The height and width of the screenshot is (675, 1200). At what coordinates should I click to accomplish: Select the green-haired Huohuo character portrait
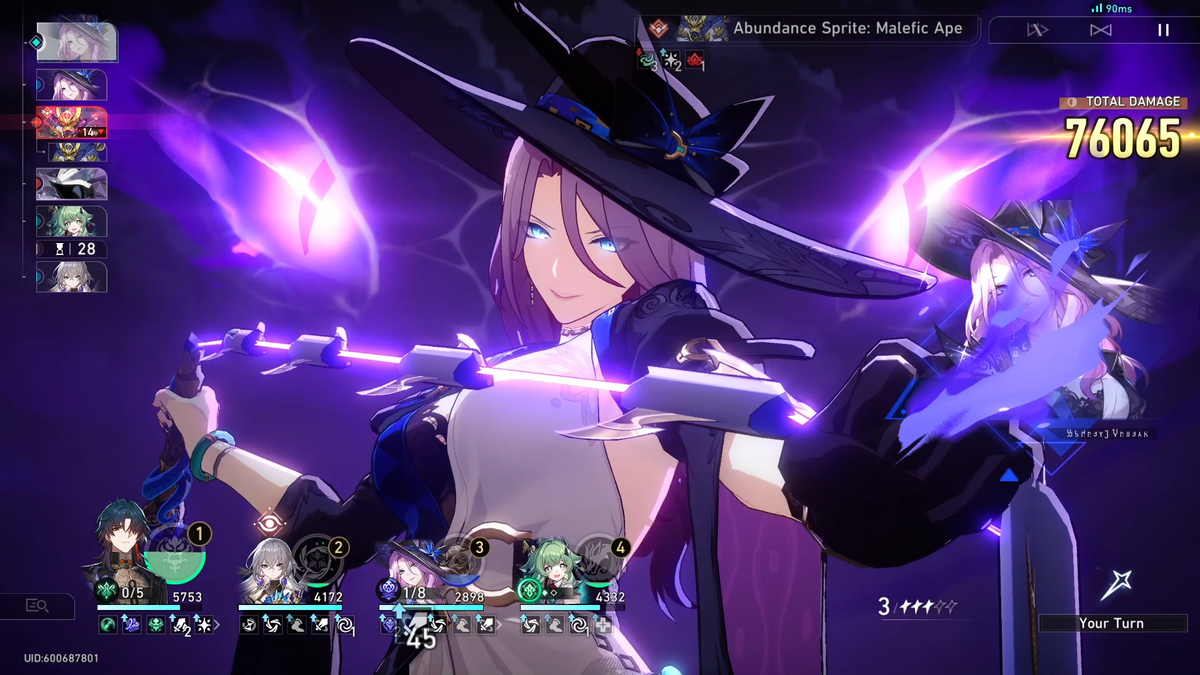click(x=547, y=565)
